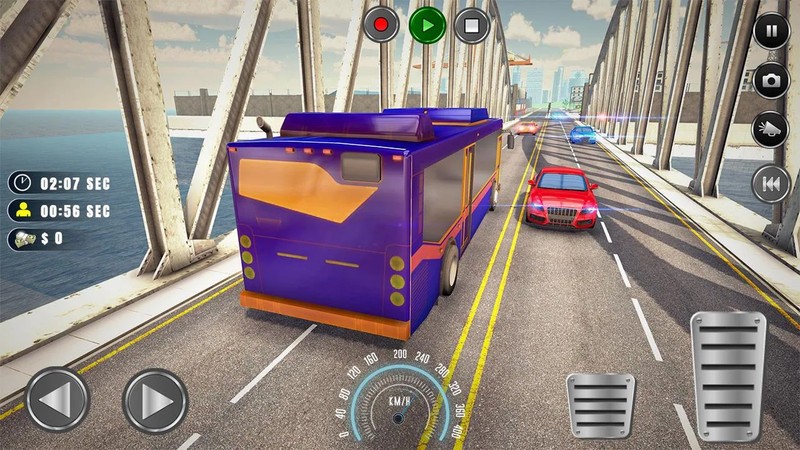Hit the gray stop button
Screen dimensions: 800x450
471,24
